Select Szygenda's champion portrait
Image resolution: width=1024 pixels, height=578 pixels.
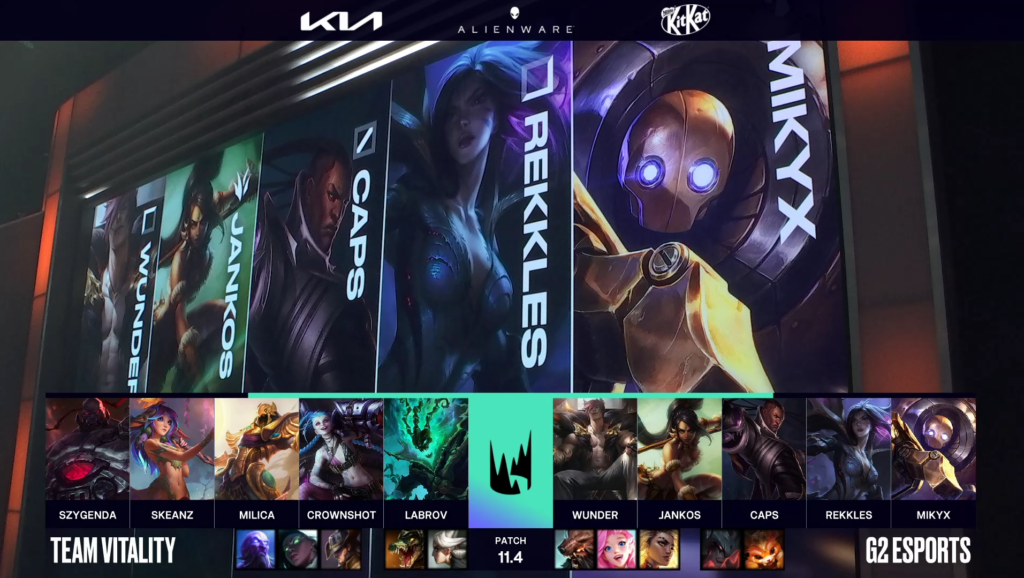point(87,449)
